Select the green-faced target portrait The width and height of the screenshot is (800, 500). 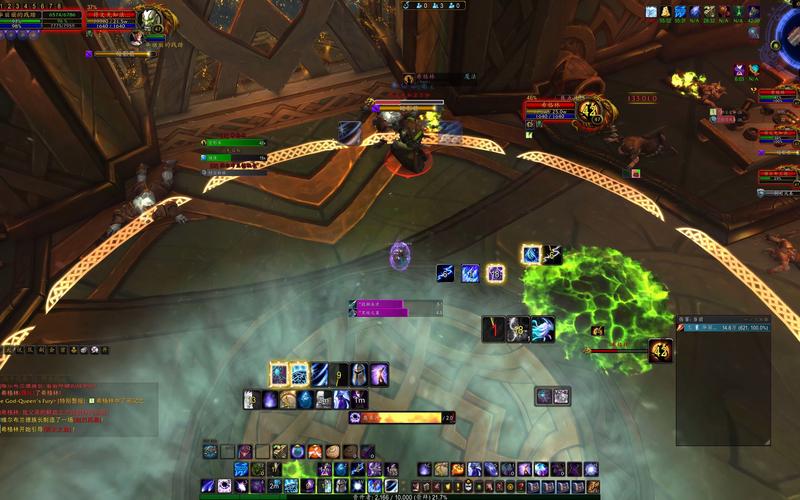[152, 20]
